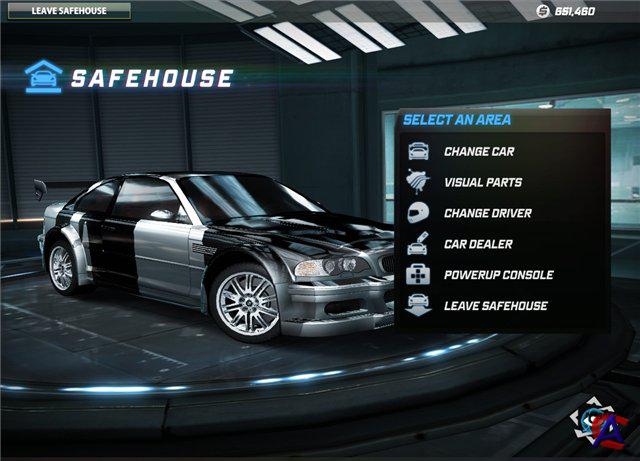Open the Change Car menu

click(x=479, y=152)
